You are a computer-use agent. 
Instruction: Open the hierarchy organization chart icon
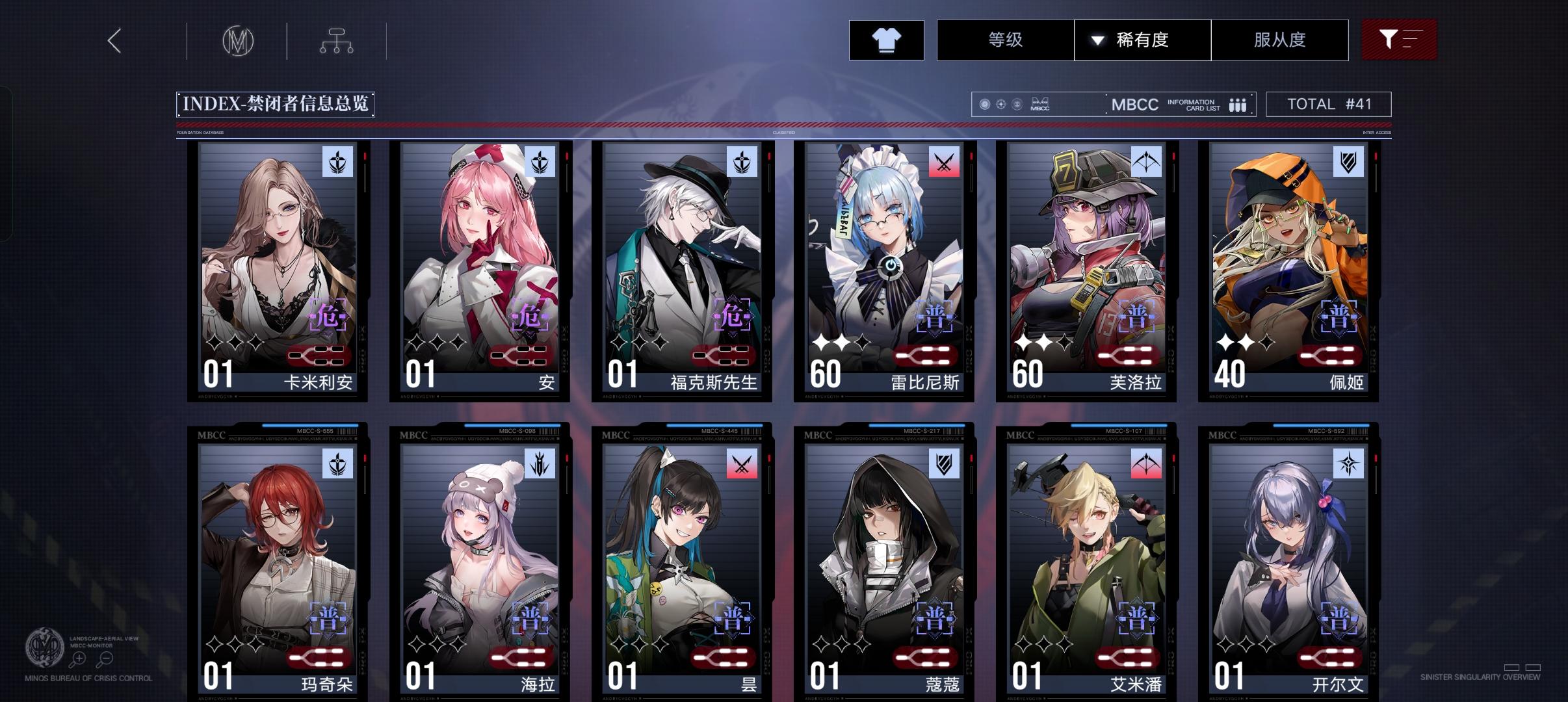(x=336, y=40)
